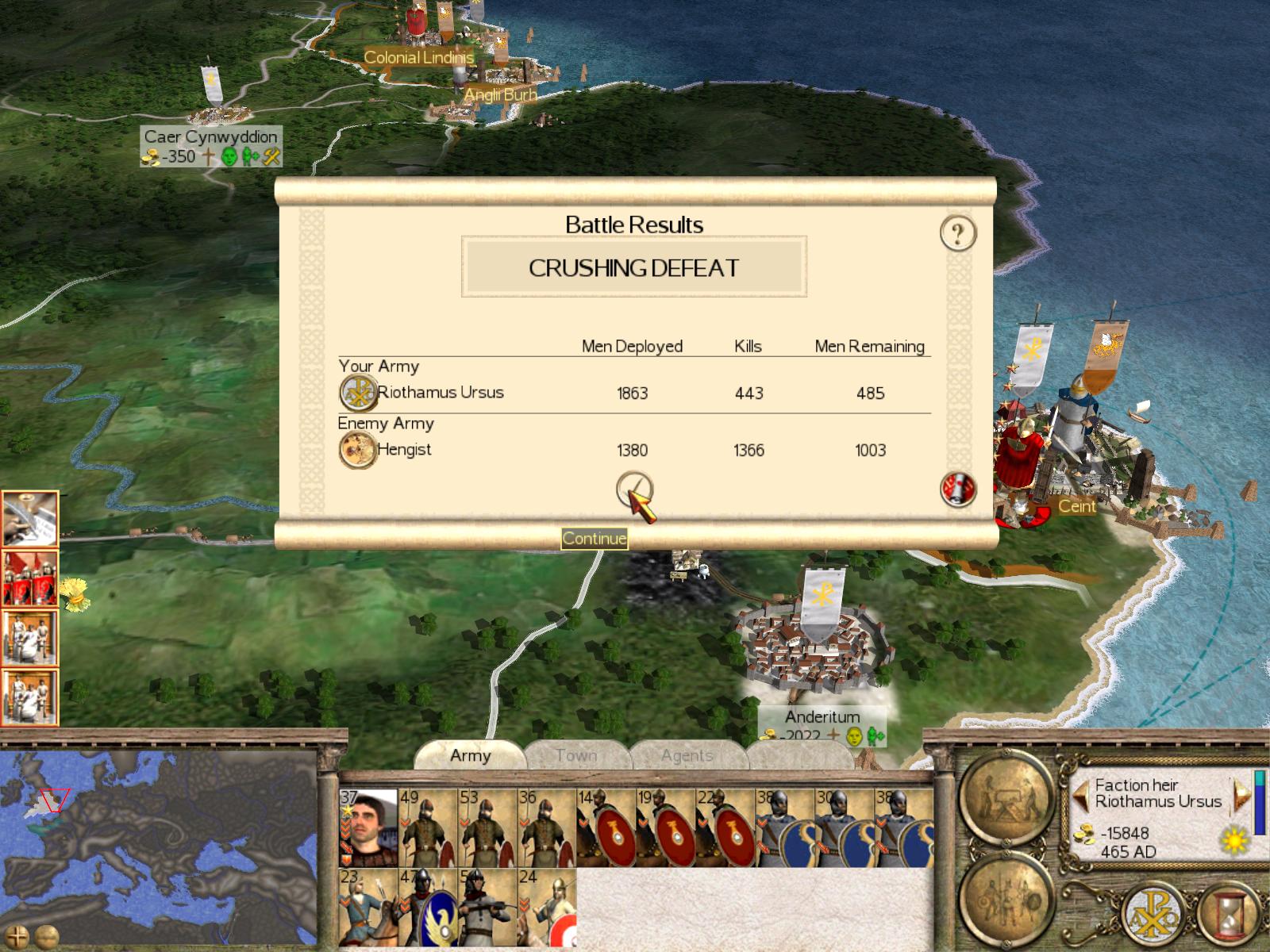
Task: Go to the next character with right arrow
Action: point(1239,793)
